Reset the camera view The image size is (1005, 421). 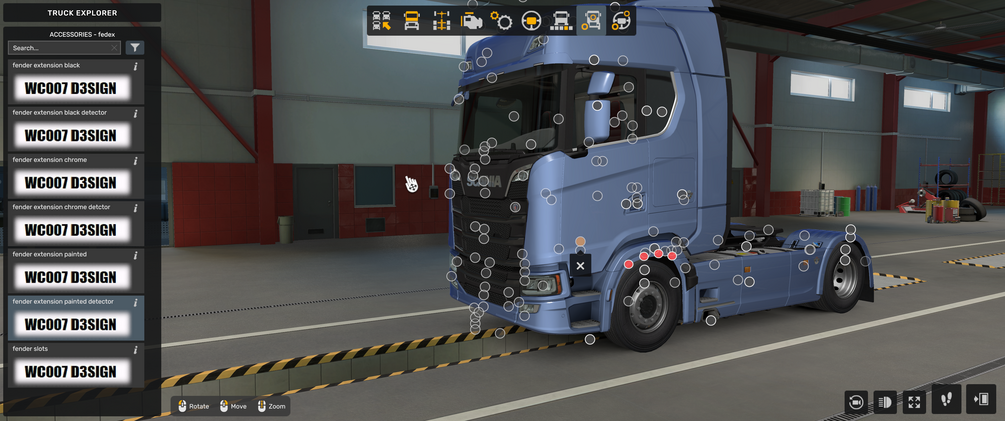855,401
